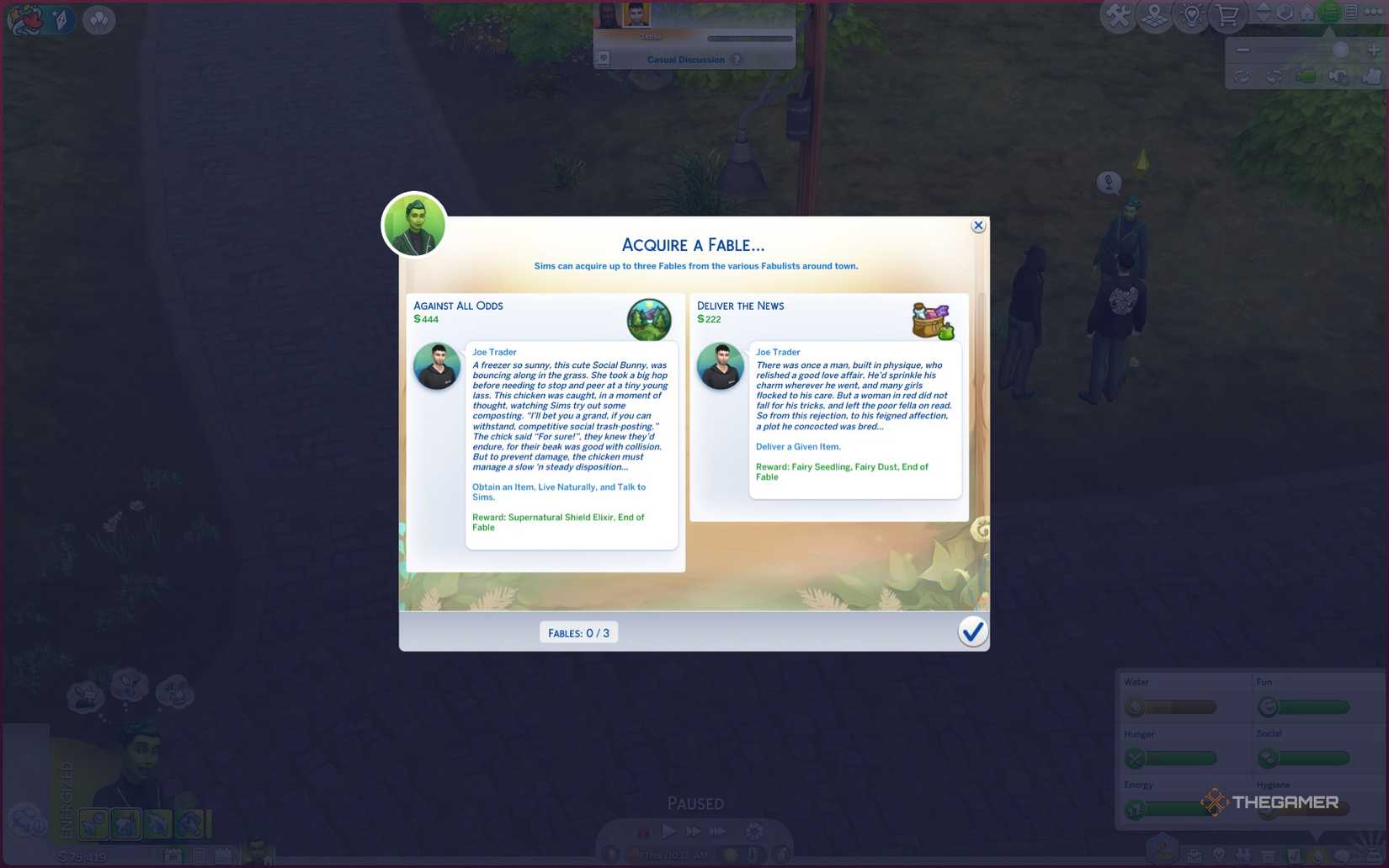Click the Fables: 0 / 3 counter
Viewport: 1389px width, 868px height.
(578, 632)
